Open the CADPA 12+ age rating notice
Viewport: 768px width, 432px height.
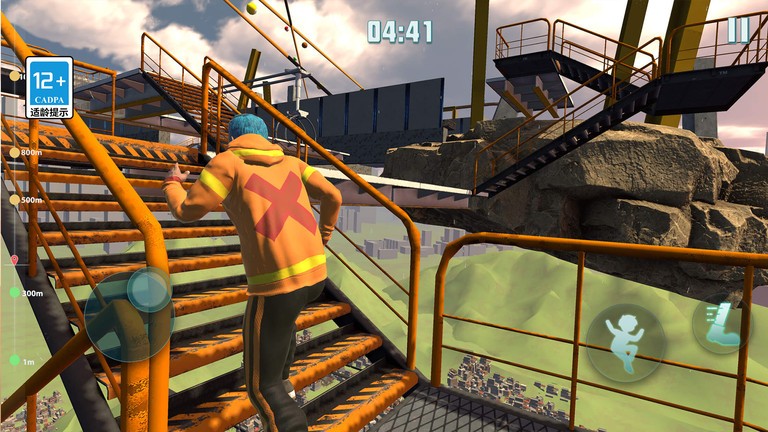click(49, 87)
